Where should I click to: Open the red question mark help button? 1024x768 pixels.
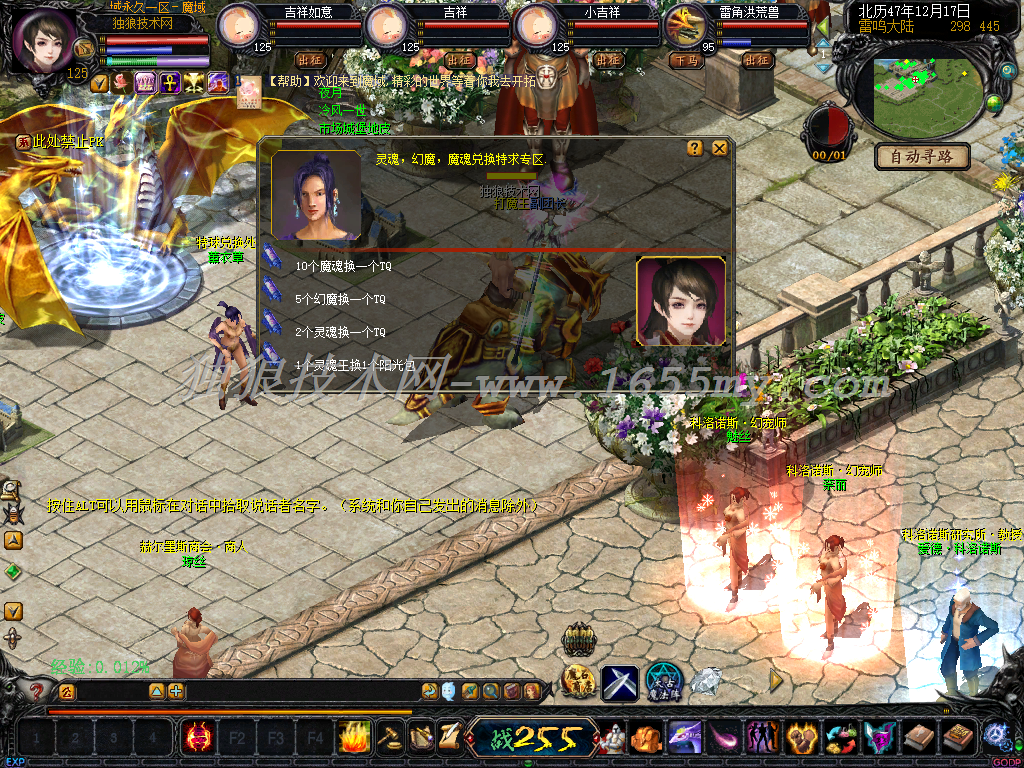pyautogui.click(x=37, y=691)
